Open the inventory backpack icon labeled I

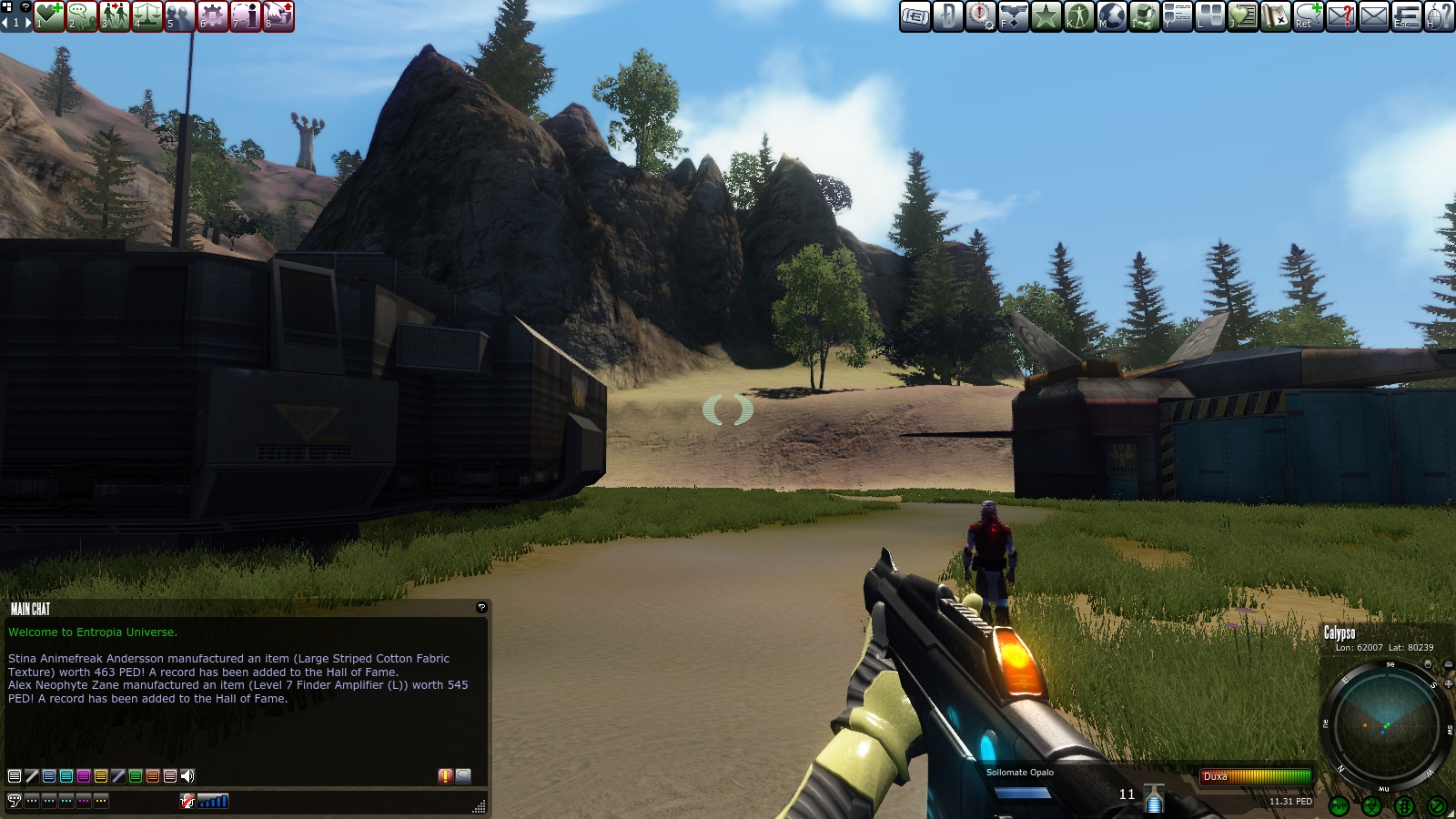(1143, 16)
